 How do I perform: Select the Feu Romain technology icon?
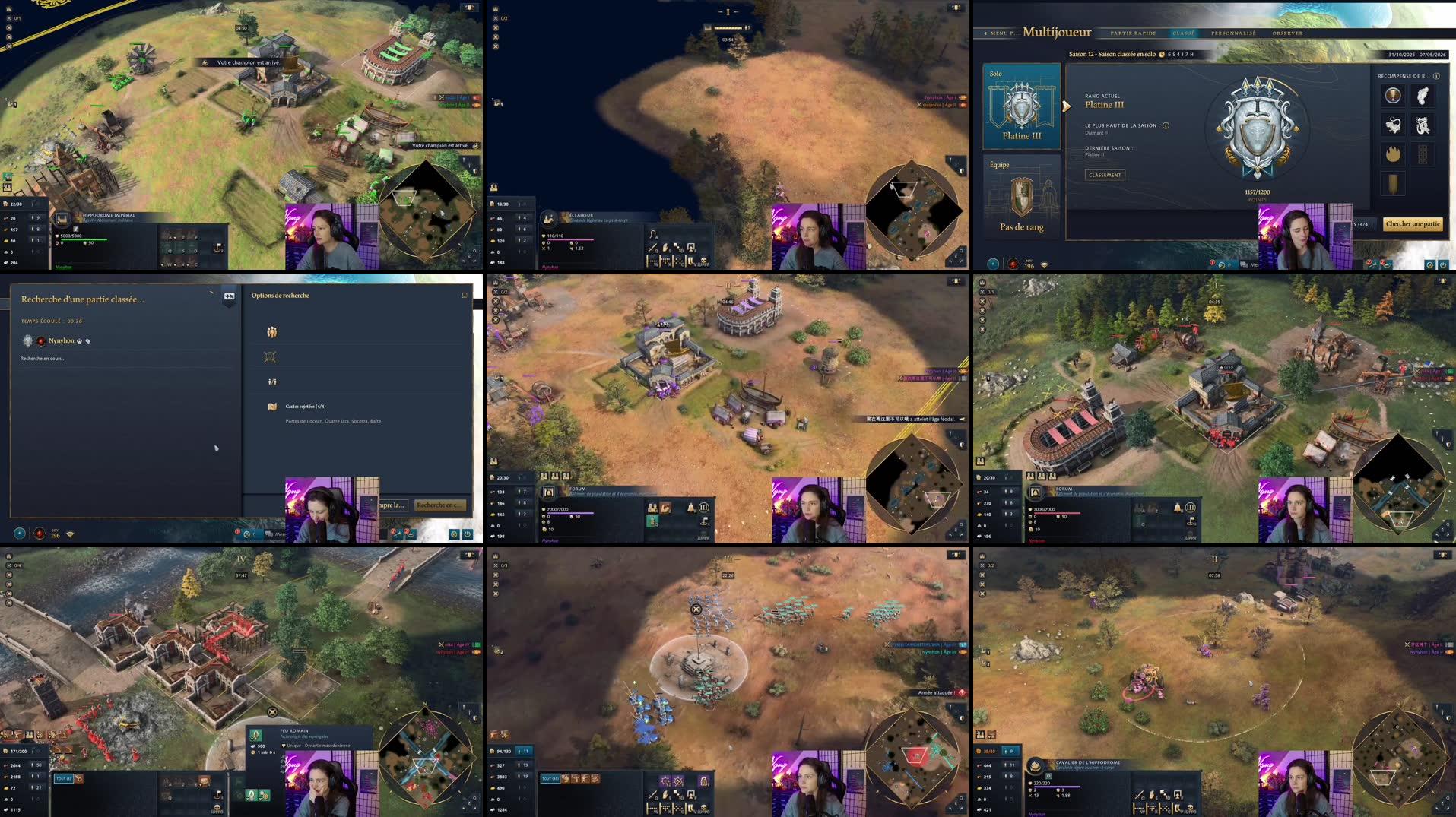255,736
